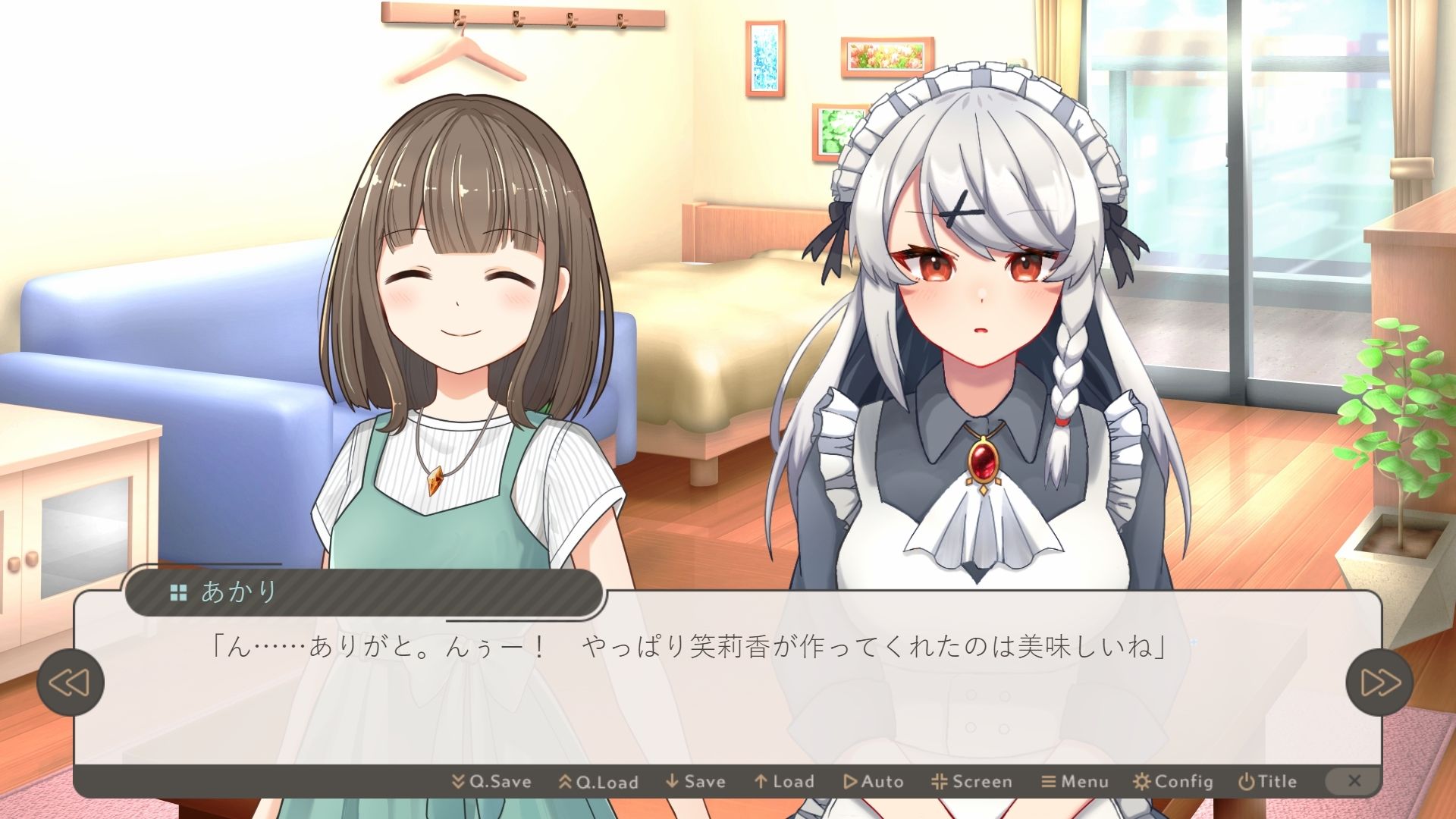Open the Config settings
This screenshot has width=1456, height=819.
click(x=1173, y=781)
